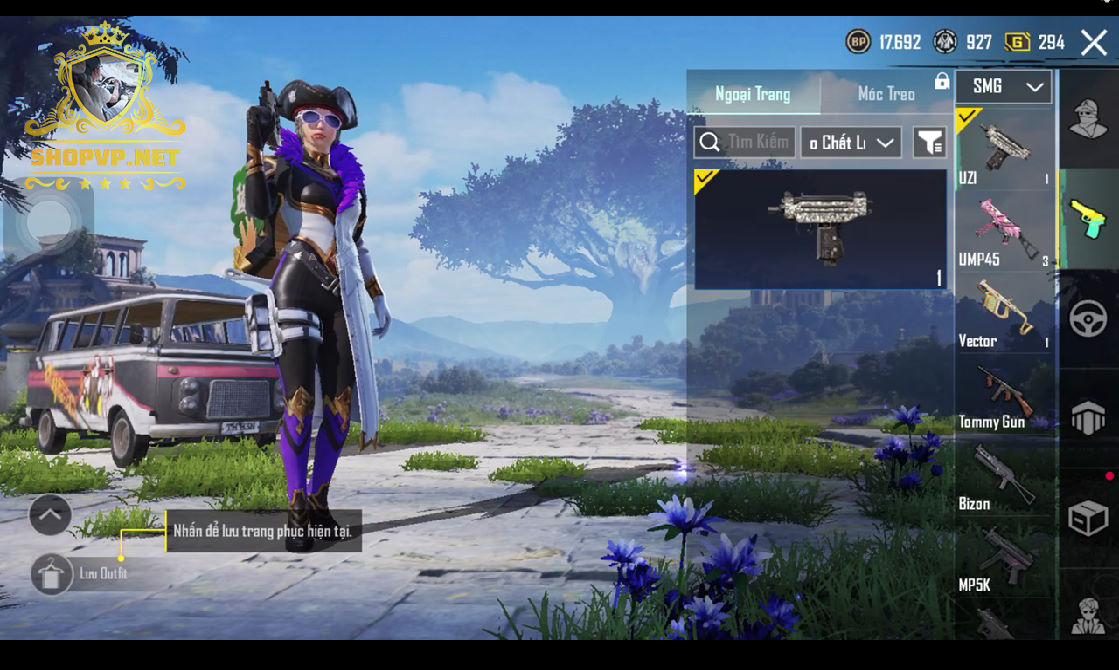This screenshot has width=1119, height=670.
Task: Choose UZI in the weapon list
Action: click(x=1004, y=149)
